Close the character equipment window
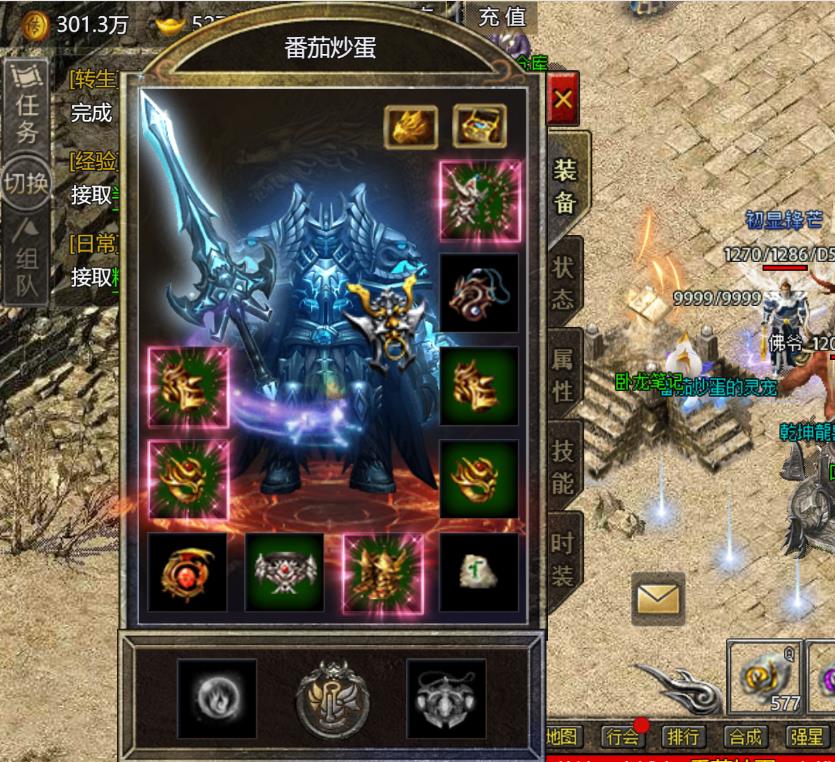This screenshot has width=835, height=762. coord(563,100)
